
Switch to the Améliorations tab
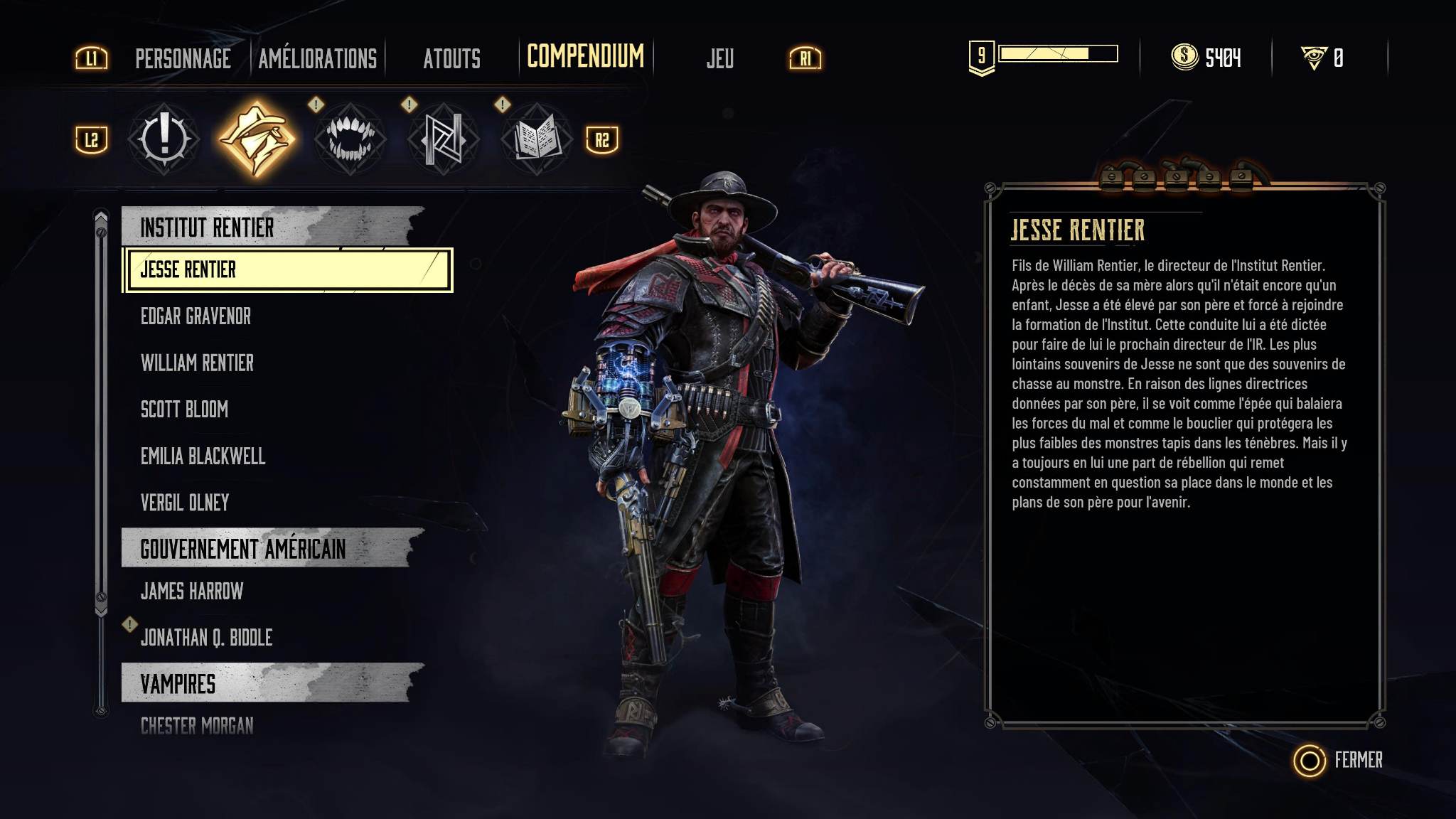pos(317,58)
